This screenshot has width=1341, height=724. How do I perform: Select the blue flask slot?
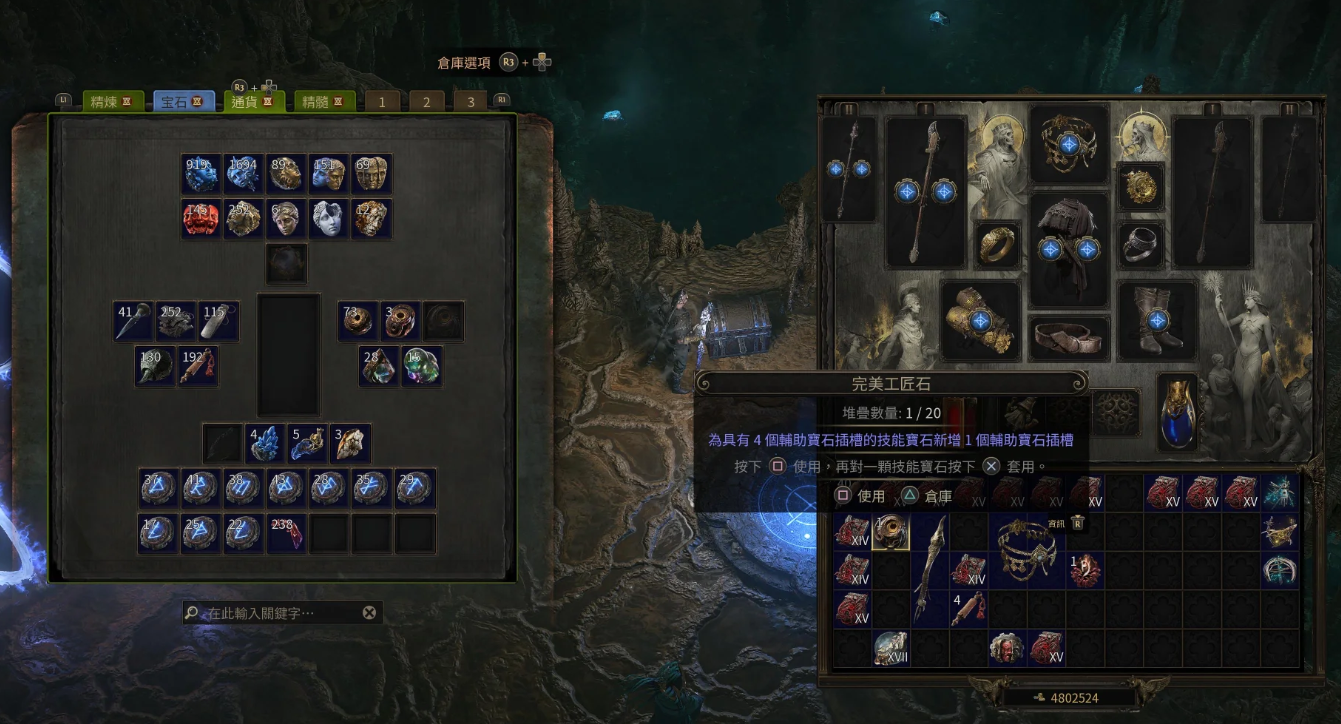tap(1177, 411)
